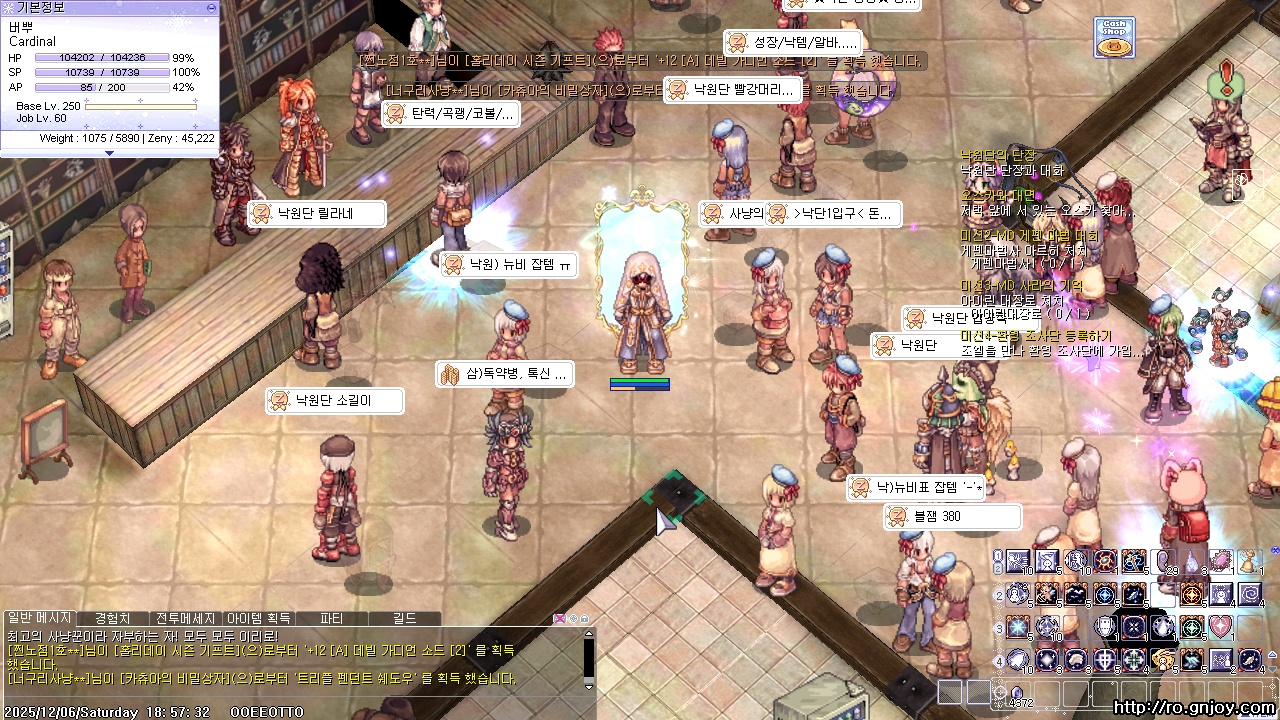The width and height of the screenshot is (1280, 720).
Task: Click the 미션4 낙원 조사단 등록하기 quest entry
Action: (x=1034, y=336)
